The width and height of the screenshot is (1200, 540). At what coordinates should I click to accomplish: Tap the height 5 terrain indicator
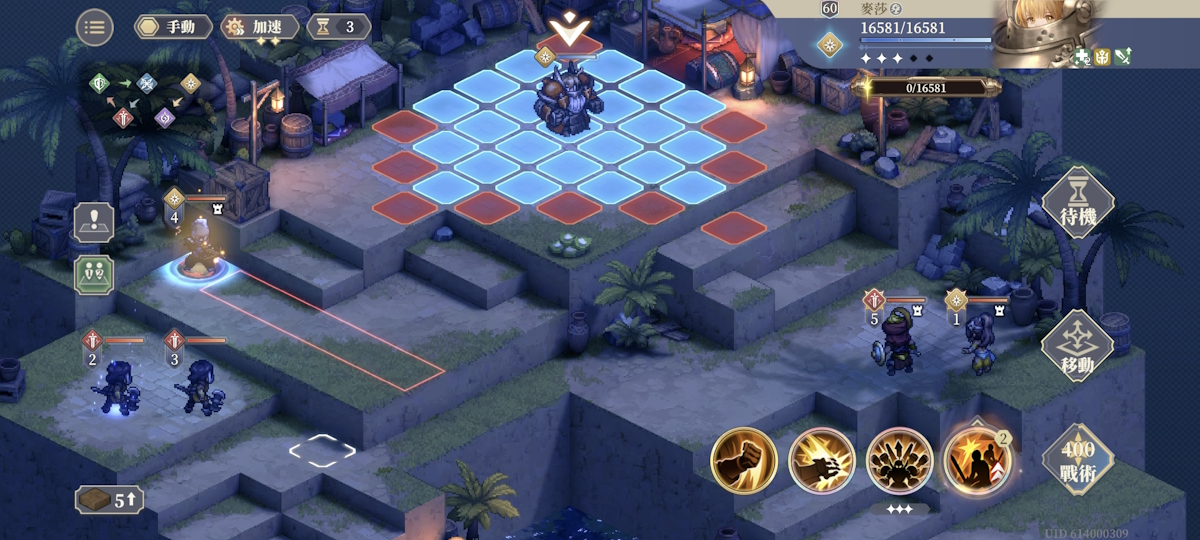coord(110,500)
